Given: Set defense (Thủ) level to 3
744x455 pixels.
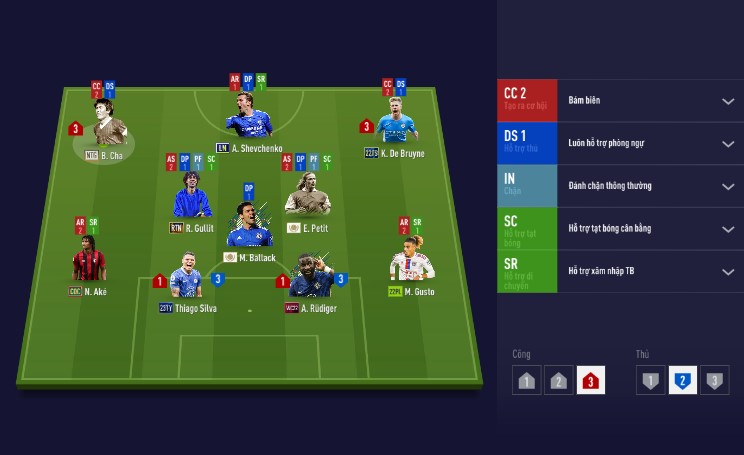Looking at the screenshot, I should click(x=714, y=381).
